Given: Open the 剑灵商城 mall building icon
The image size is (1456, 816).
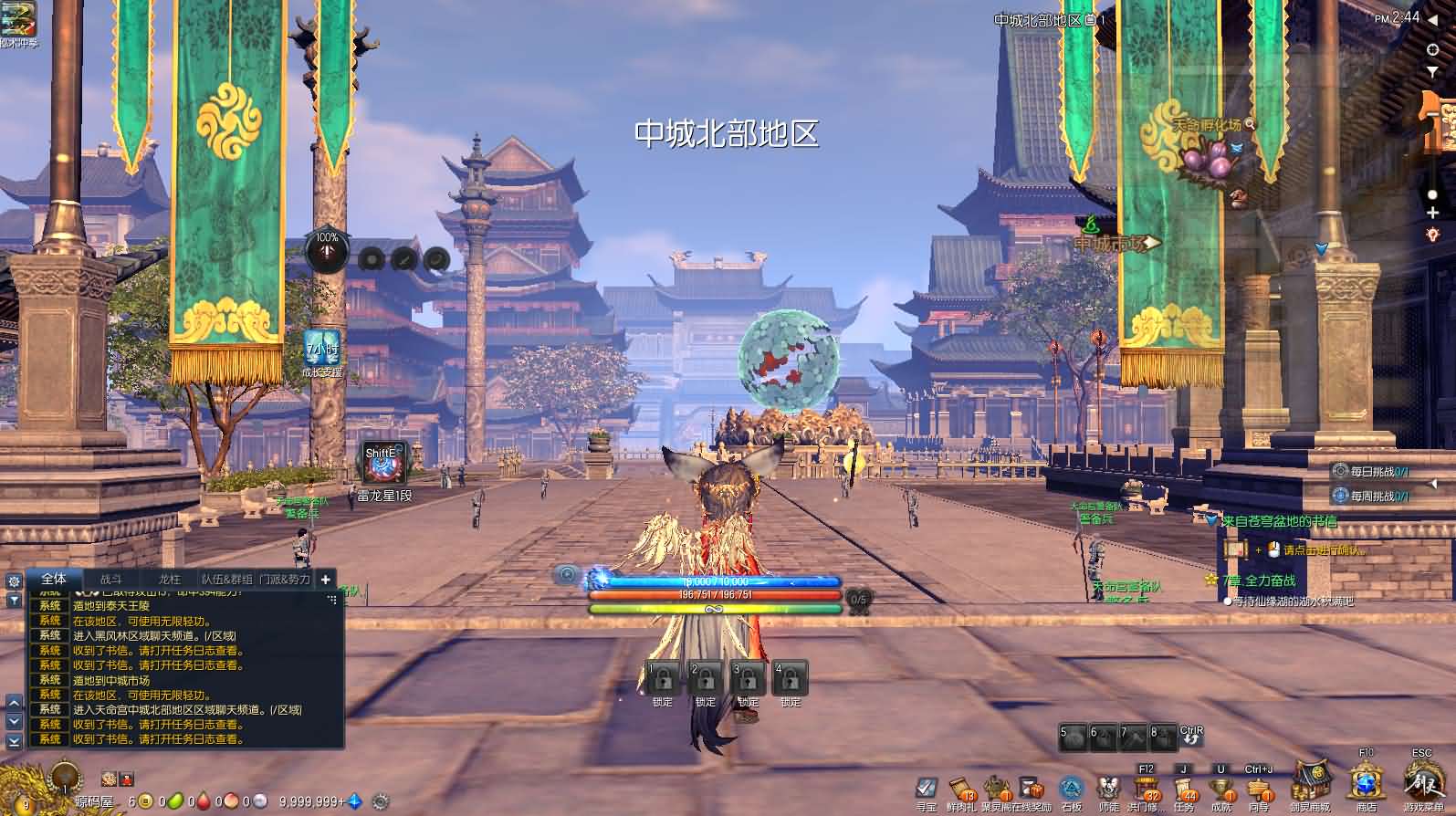Looking at the screenshot, I should 1308,785.
